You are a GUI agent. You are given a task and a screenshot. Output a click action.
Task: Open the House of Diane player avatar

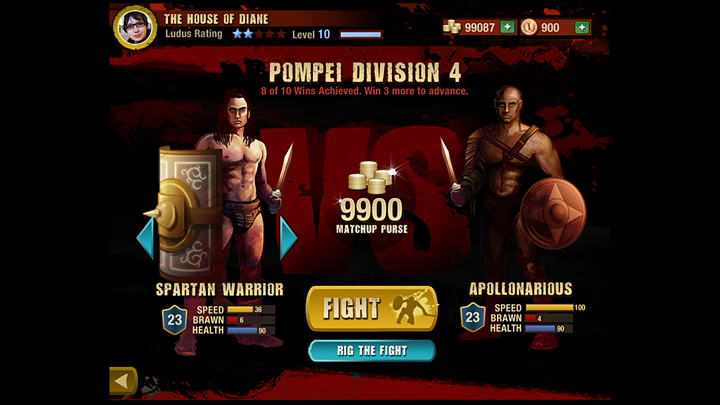134,27
